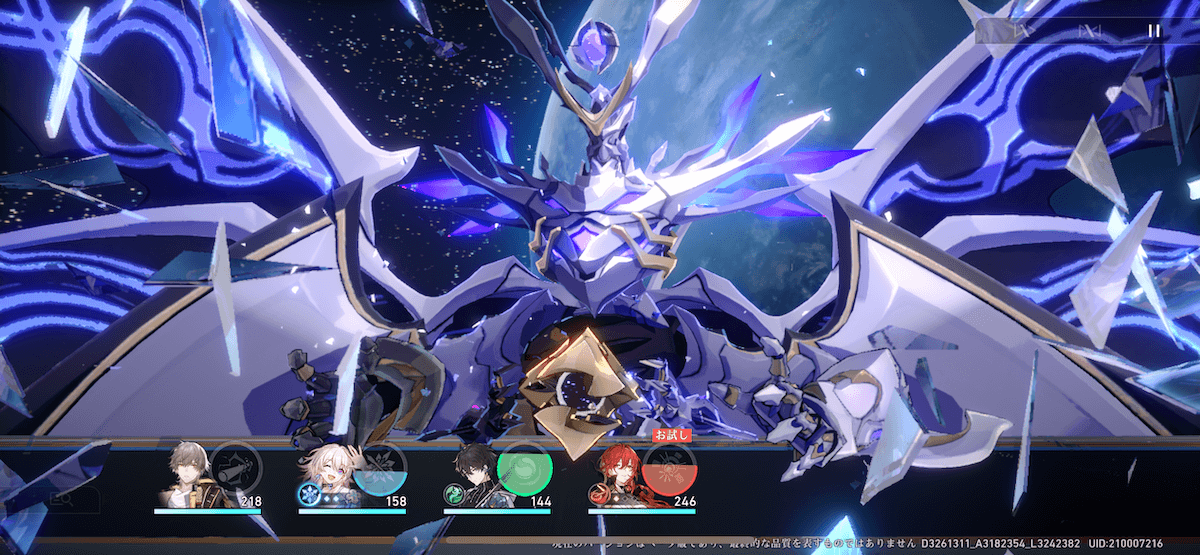Select Dan Heng's portrait
Screen dimensions: 1200x555
click(470, 472)
